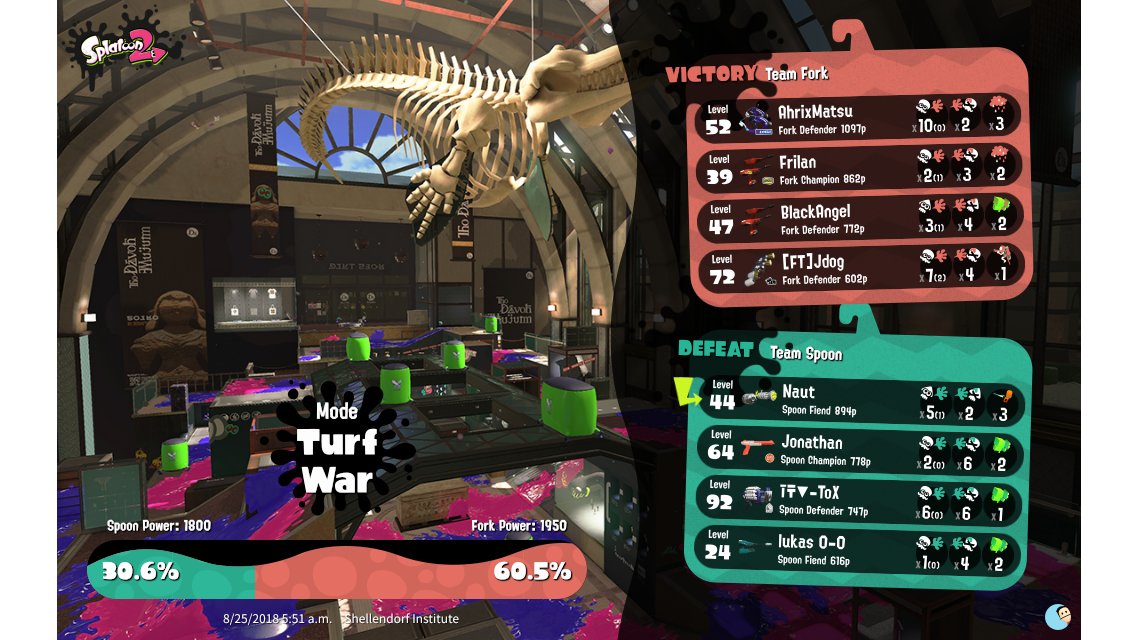Select the [FT]Jdog player row
1138x640 pixels.
pos(858,267)
